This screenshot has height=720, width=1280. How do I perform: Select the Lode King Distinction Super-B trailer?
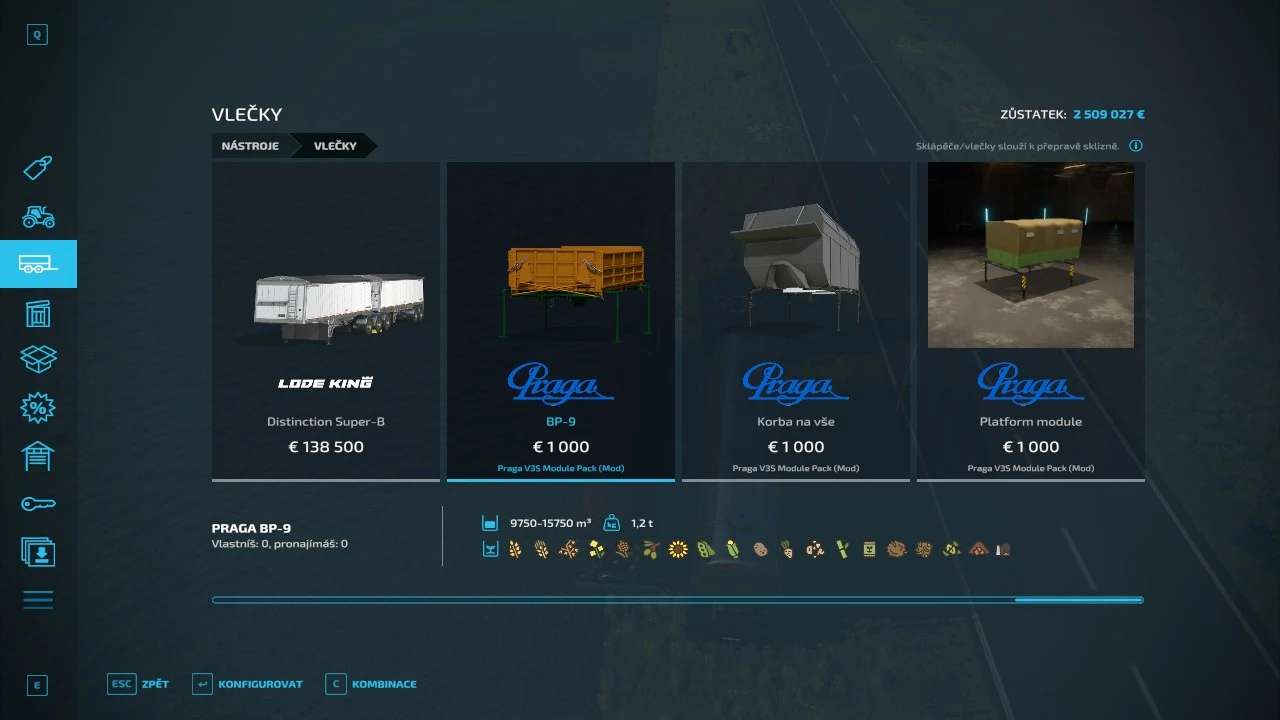coord(326,320)
